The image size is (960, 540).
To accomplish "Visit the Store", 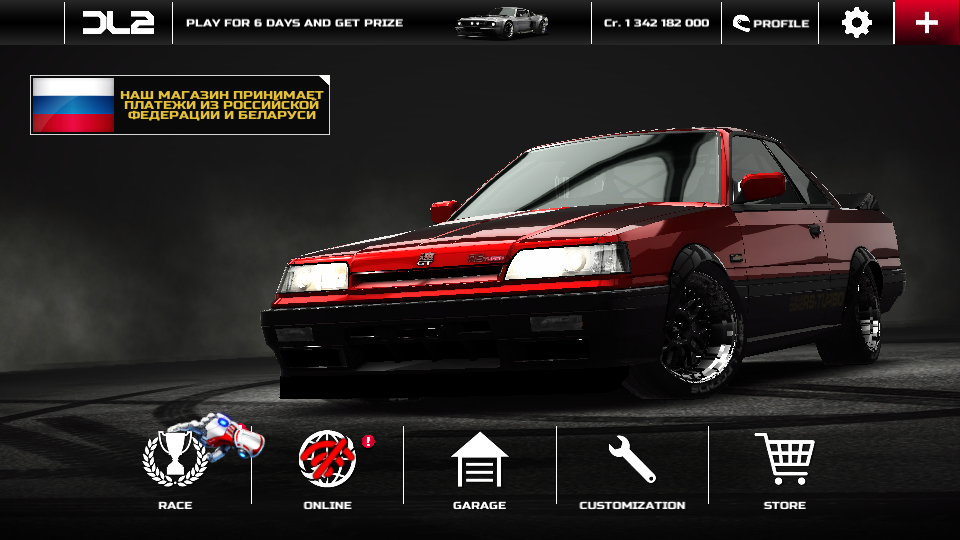I will (x=784, y=465).
